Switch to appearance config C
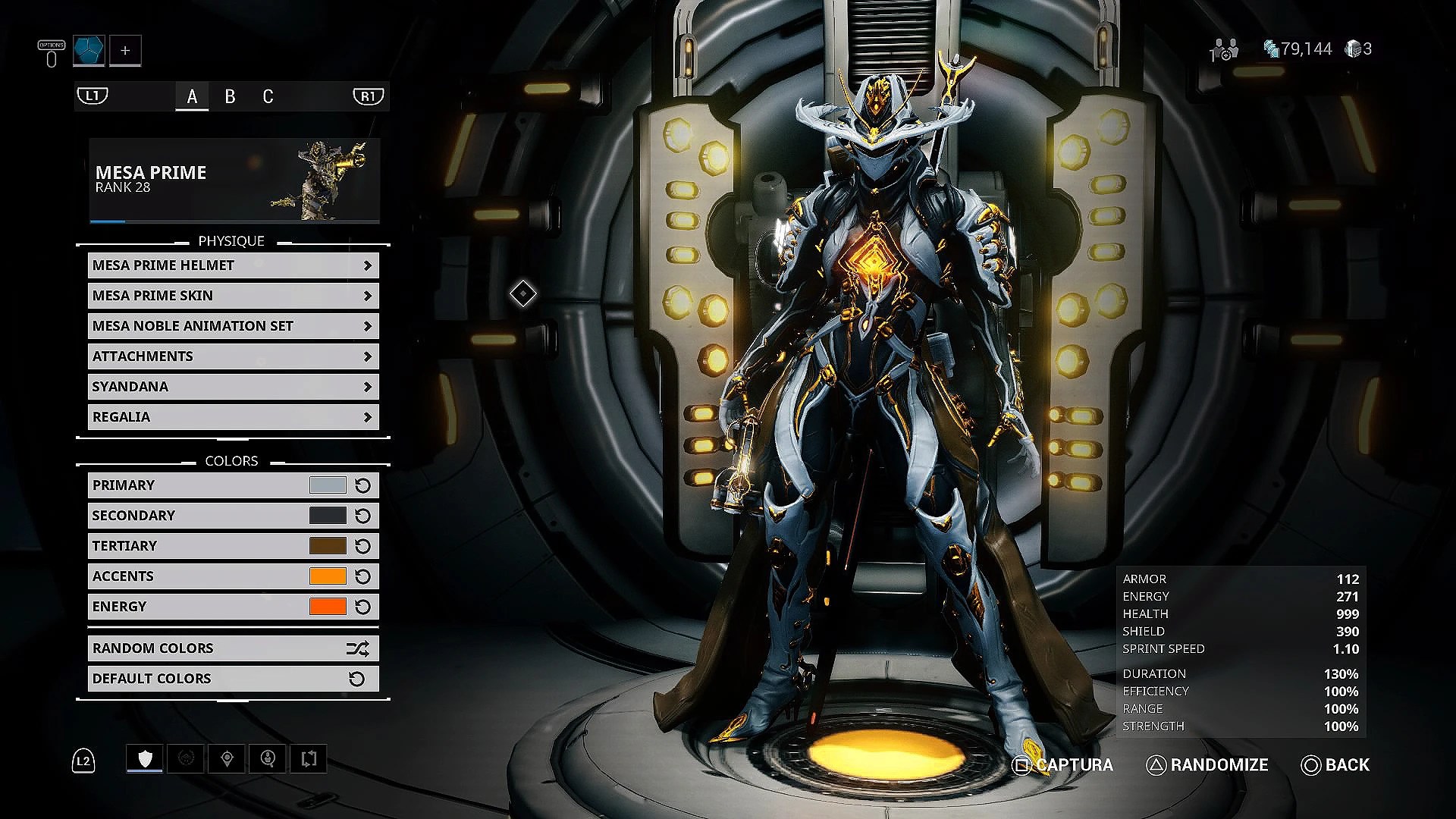This screenshot has height=819, width=1456. [x=268, y=97]
